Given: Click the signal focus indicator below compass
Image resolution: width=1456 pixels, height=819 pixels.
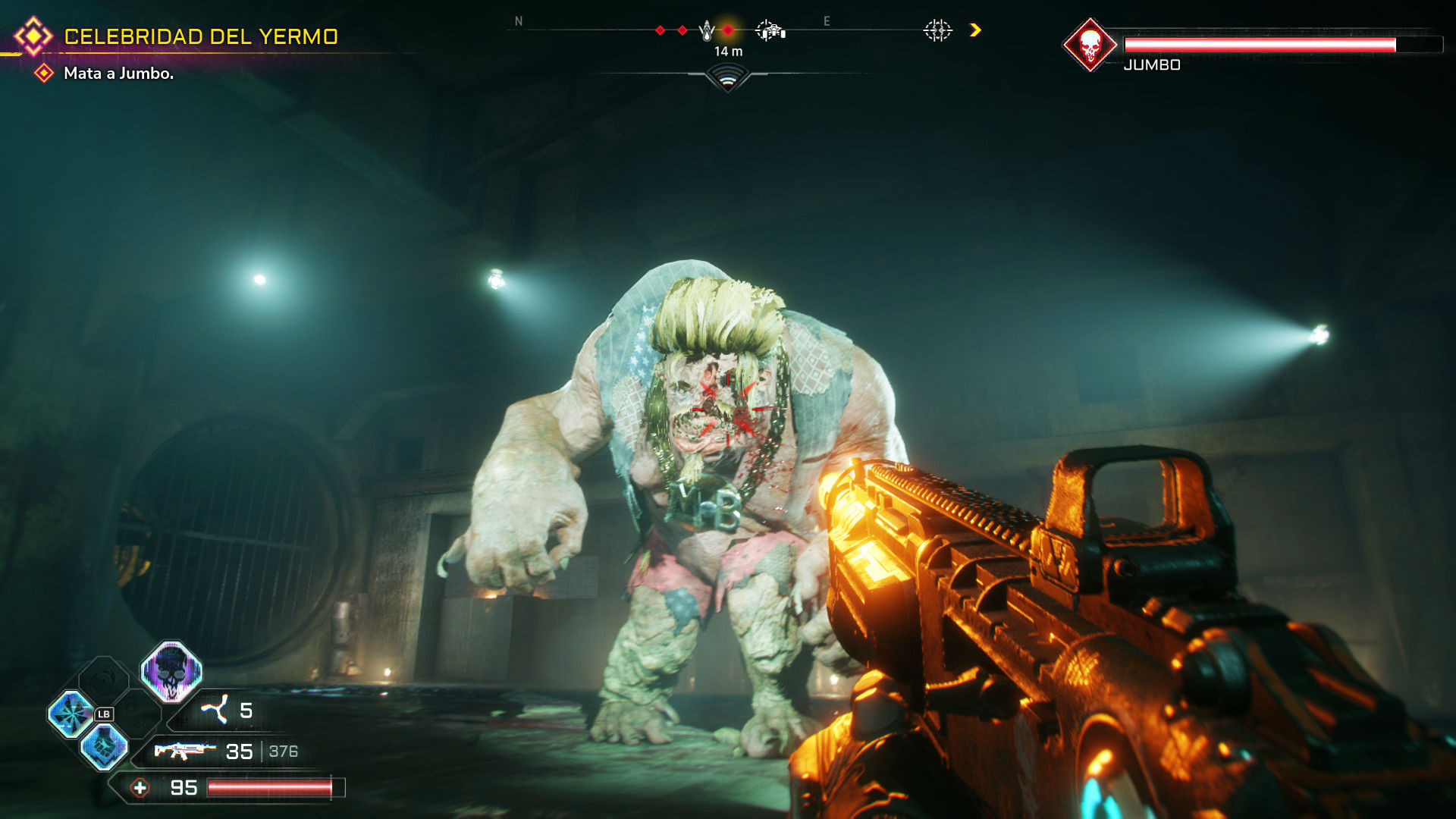Looking at the screenshot, I should 728,77.
